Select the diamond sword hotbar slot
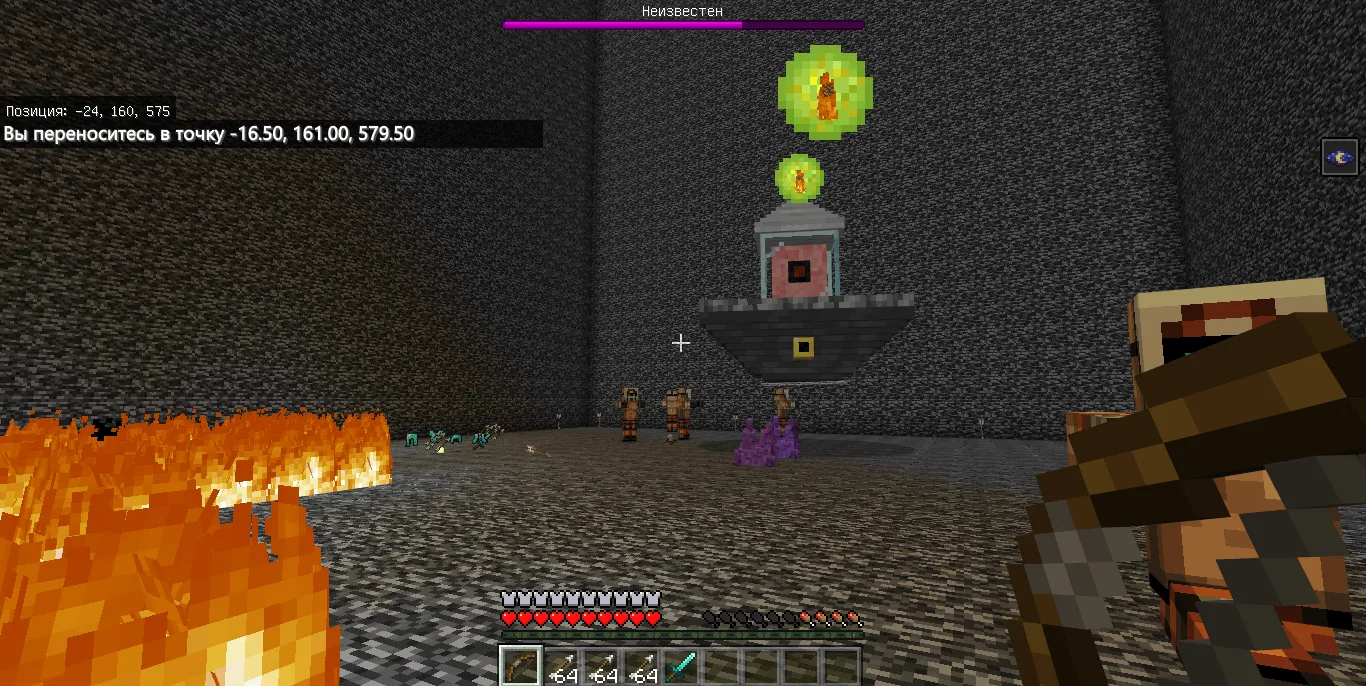Viewport: 1366px width, 686px height. click(x=680, y=666)
